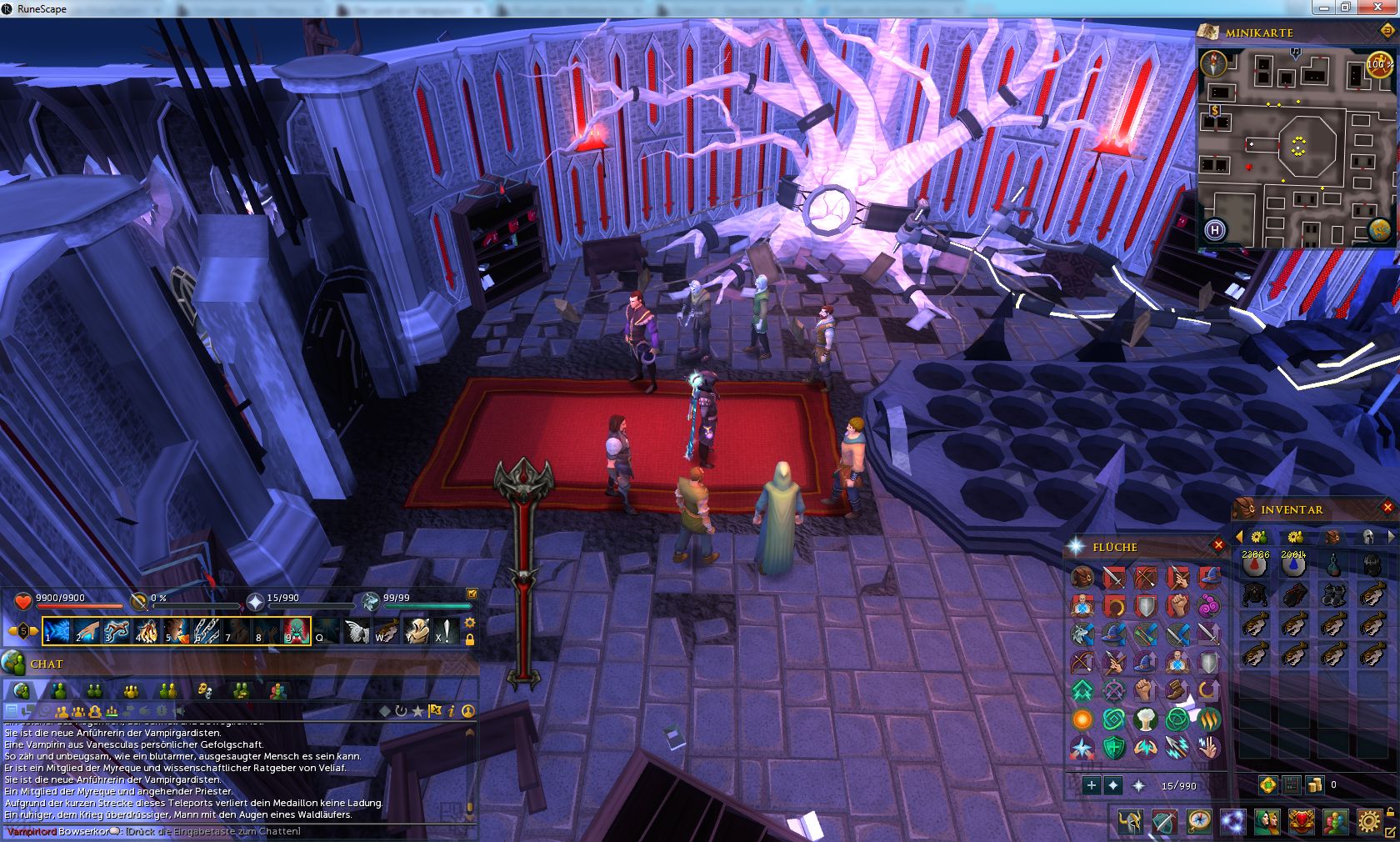Toggle the action bar padlock
The image size is (1400, 842).
pos(470,639)
